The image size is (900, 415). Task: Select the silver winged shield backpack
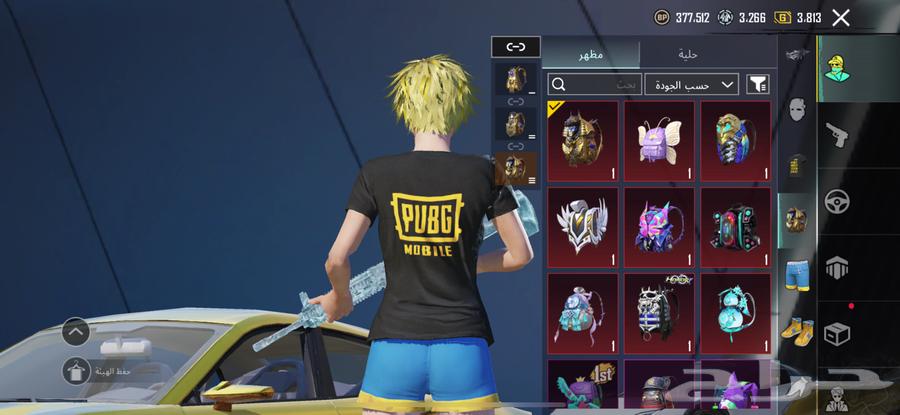pyautogui.click(x=582, y=226)
